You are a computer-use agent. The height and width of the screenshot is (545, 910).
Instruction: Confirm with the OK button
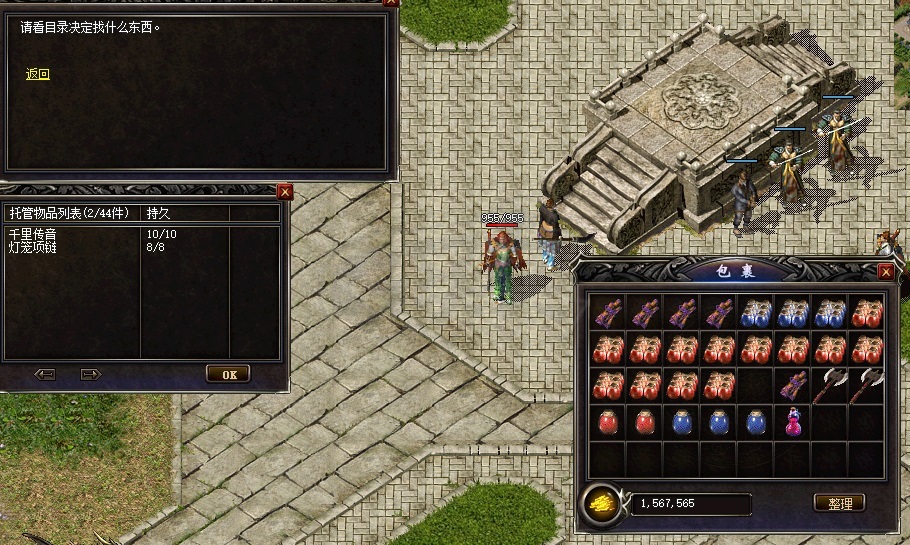228,374
